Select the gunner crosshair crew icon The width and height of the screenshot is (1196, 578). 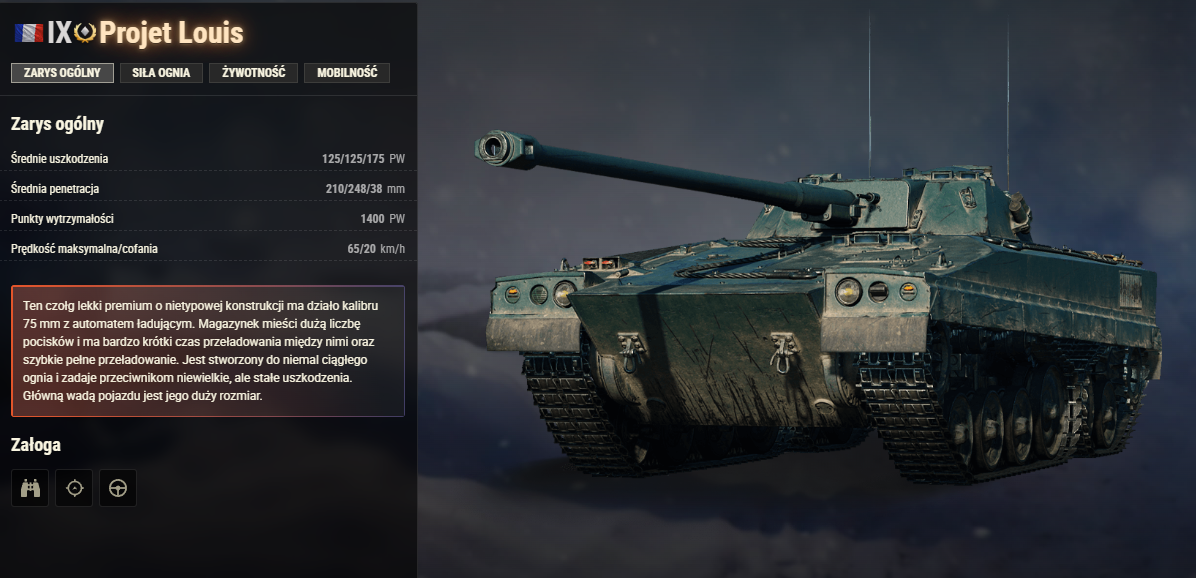[74, 488]
